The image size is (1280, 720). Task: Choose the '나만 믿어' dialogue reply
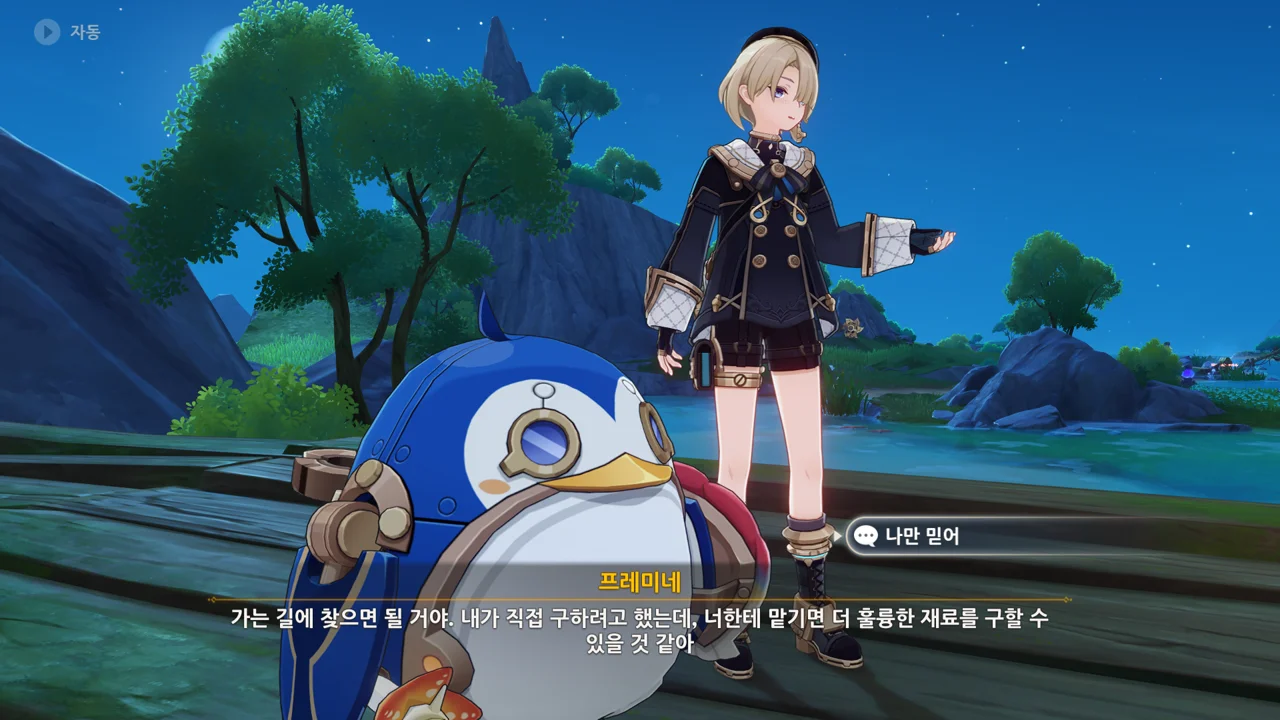tap(922, 536)
